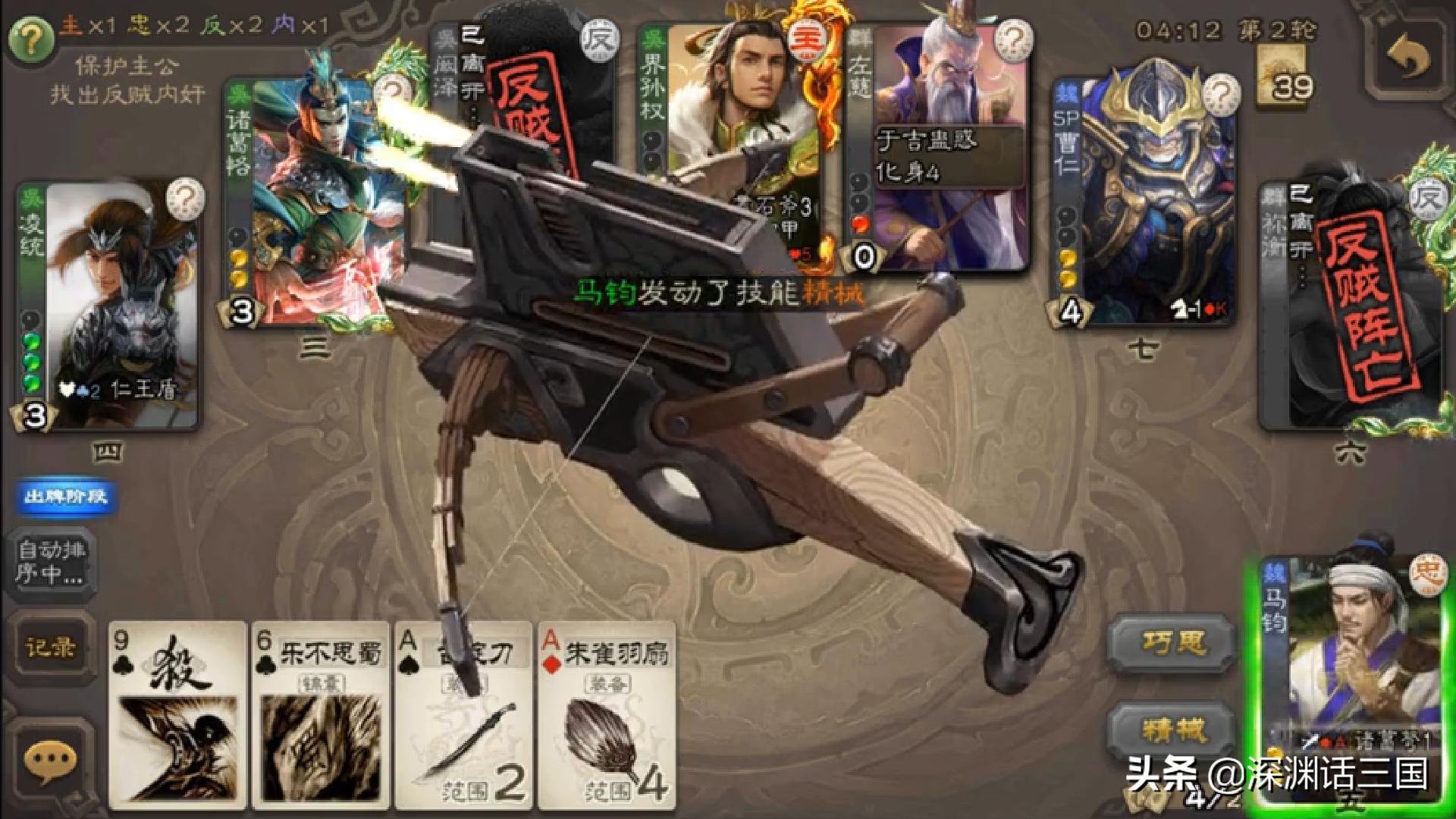Click the undo arrow in top right
Image resolution: width=1456 pixels, height=819 pixels.
pyautogui.click(x=1408, y=53)
